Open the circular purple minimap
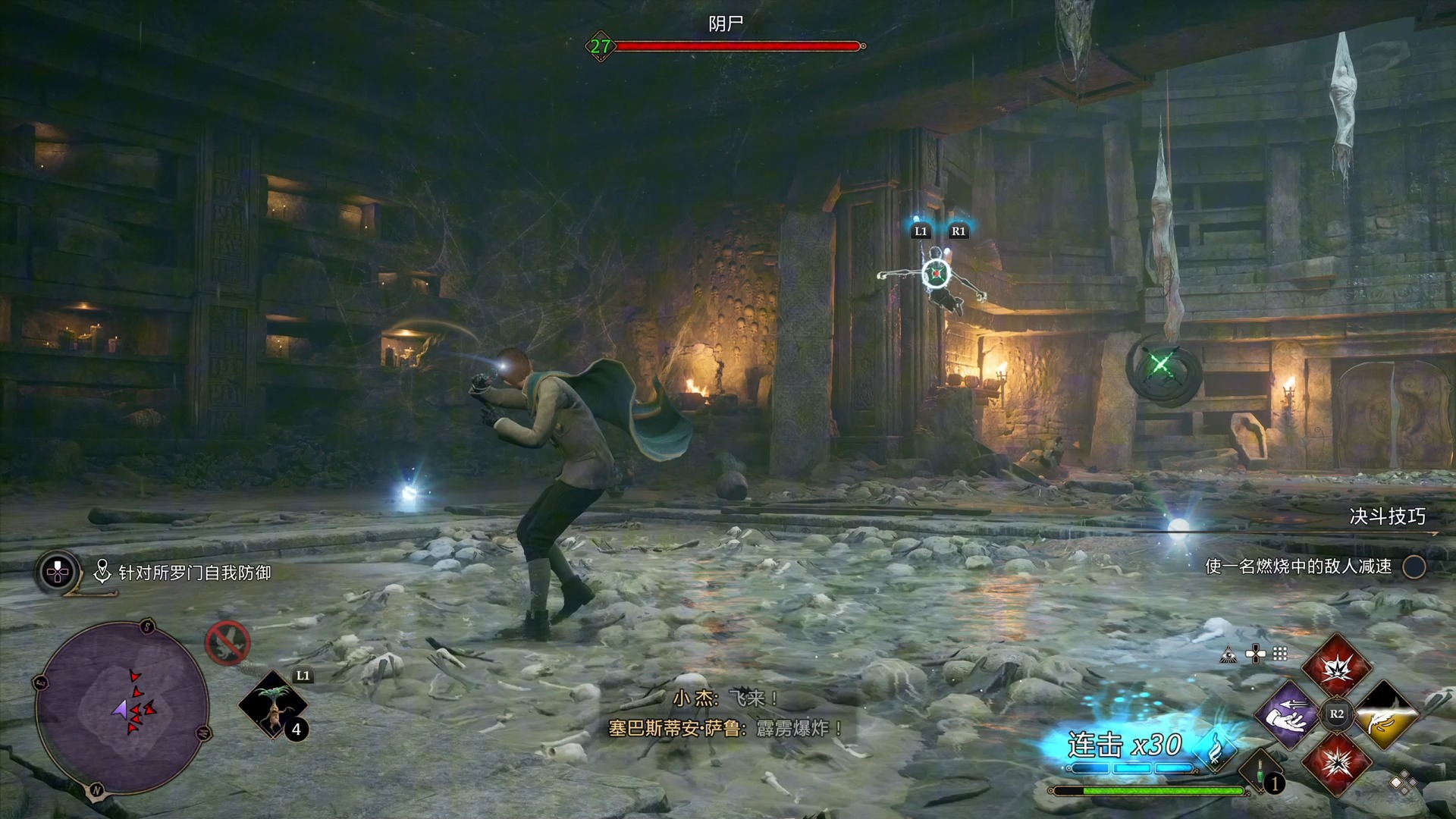The height and width of the screenshot is (819, 1456). point(123,707)
